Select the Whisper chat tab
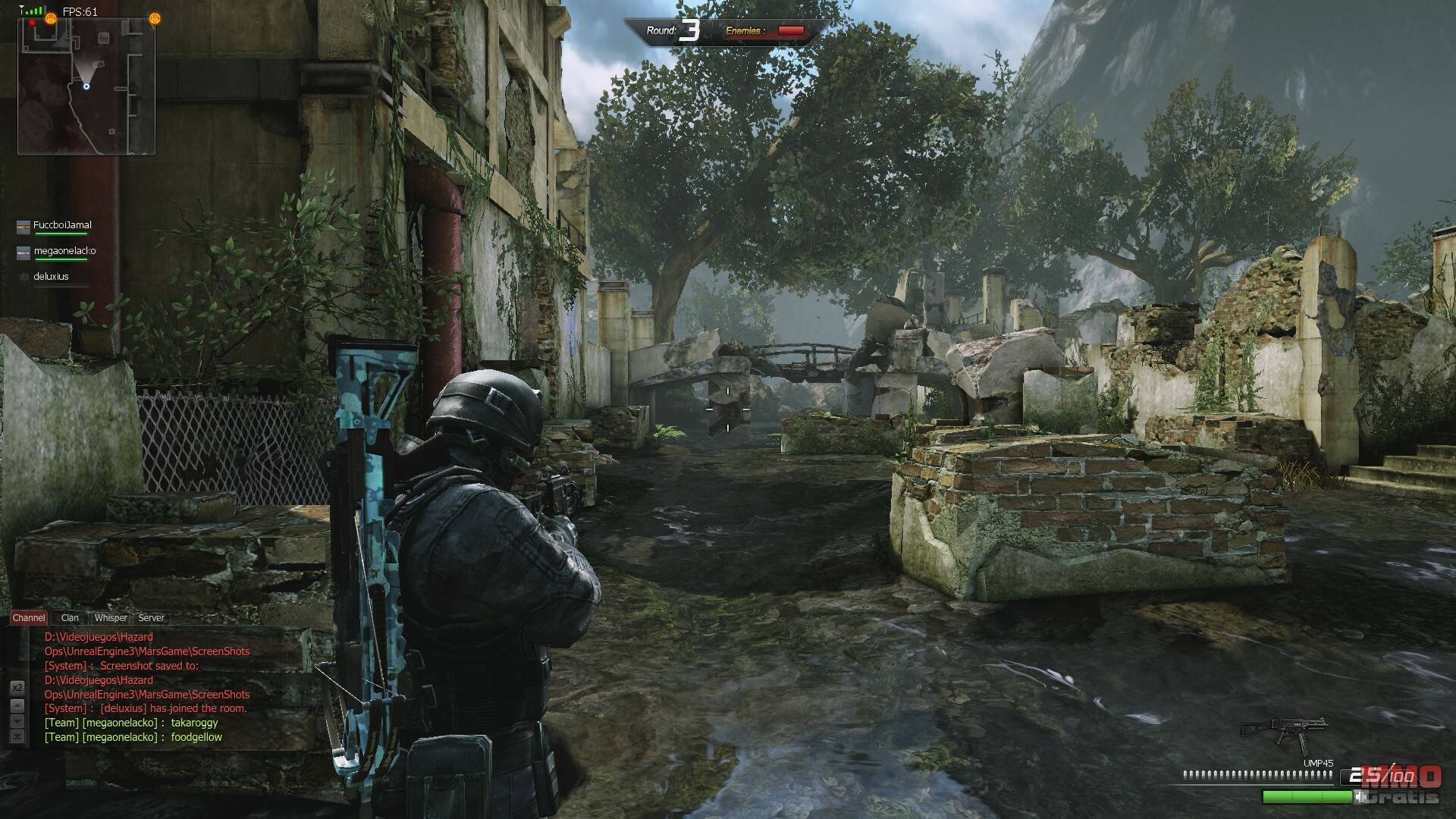 click(x=111, y=618)
